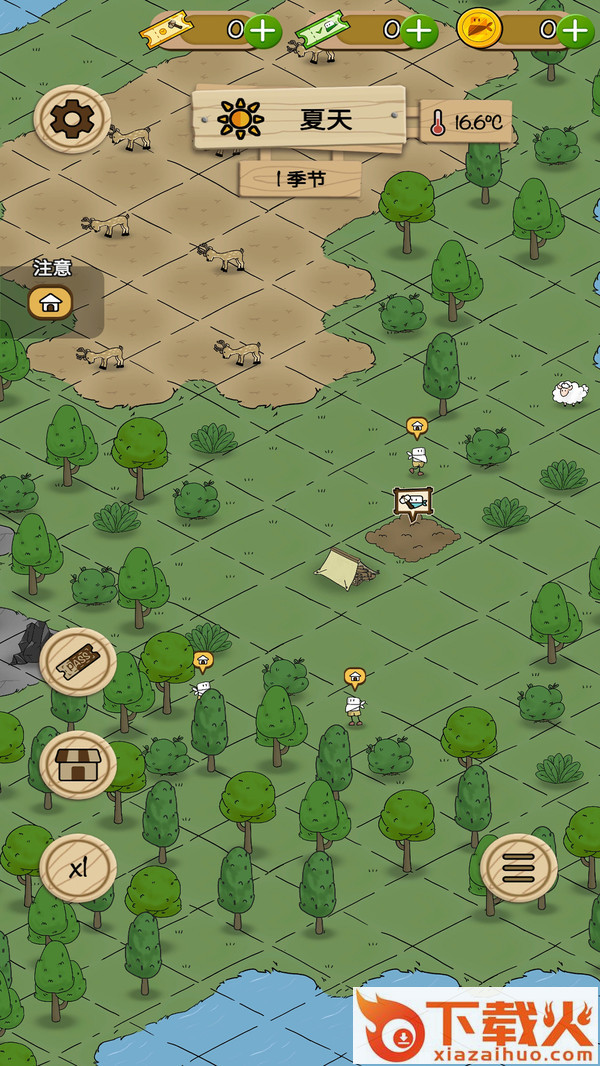This screenshot has width=600, height=1066.
Task: Select the sign marker above the dirt plot
Action: 412,502
